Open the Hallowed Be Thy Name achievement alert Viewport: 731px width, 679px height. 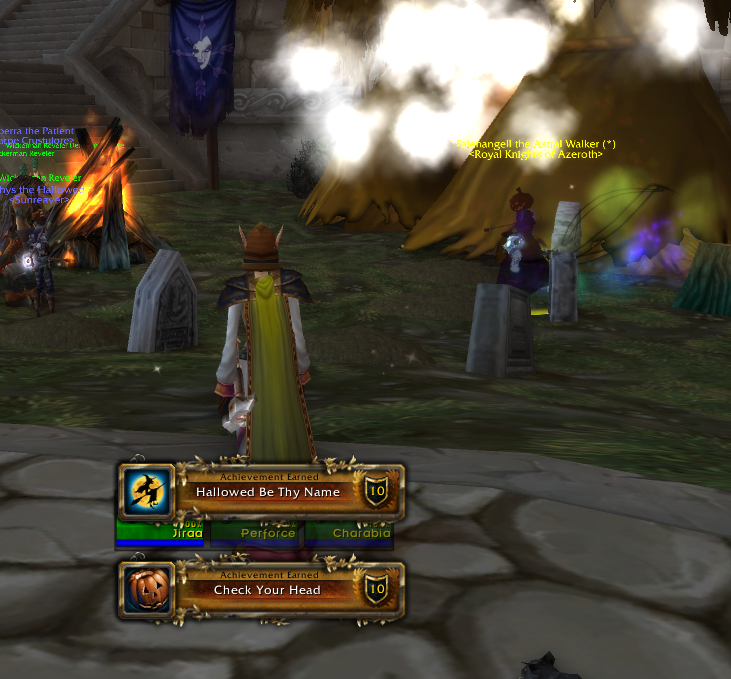[x=267, y=492]
